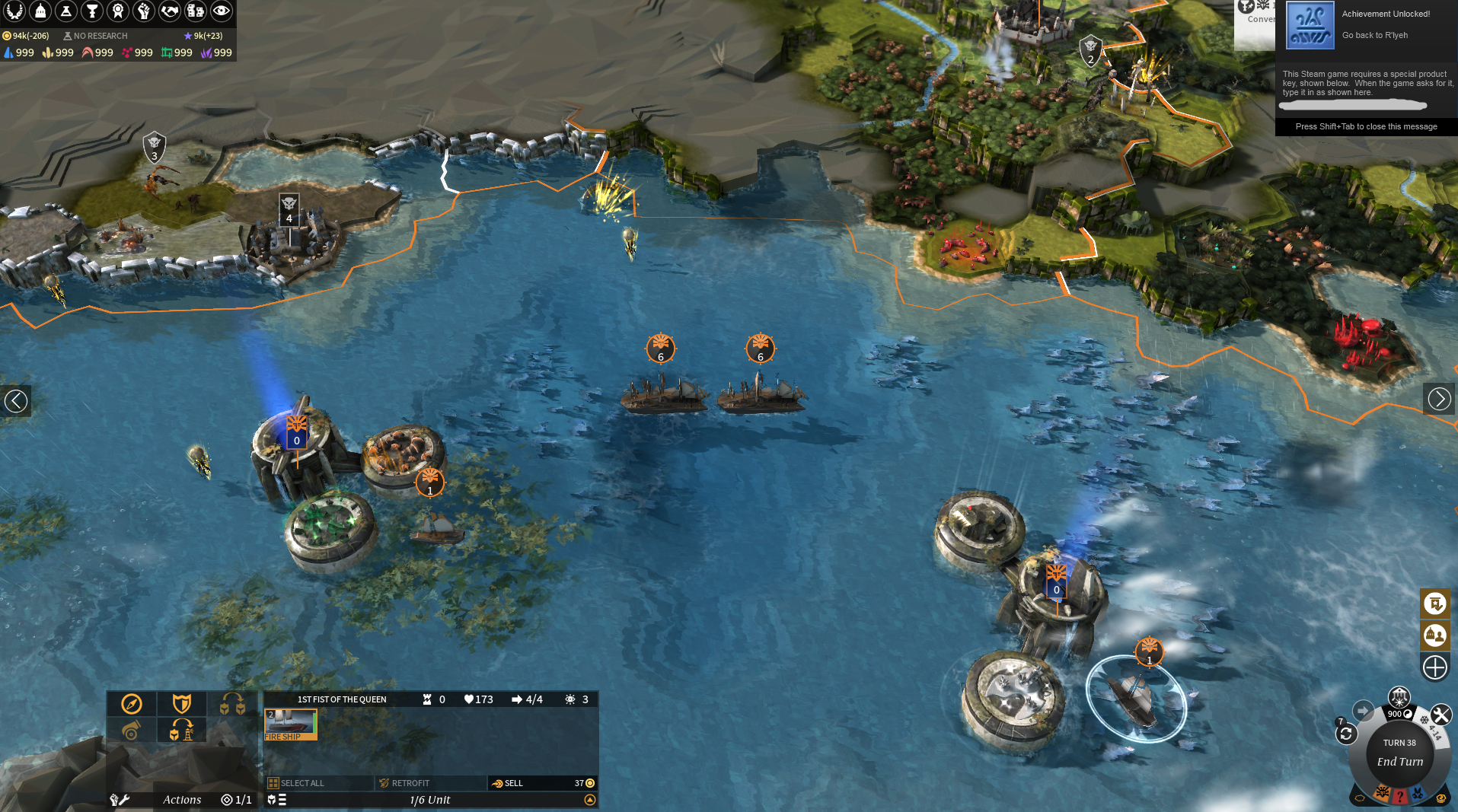The image size is (1458, 812).
Task: Open the empire overview laurel icon
Action: (x=14, y=11)
